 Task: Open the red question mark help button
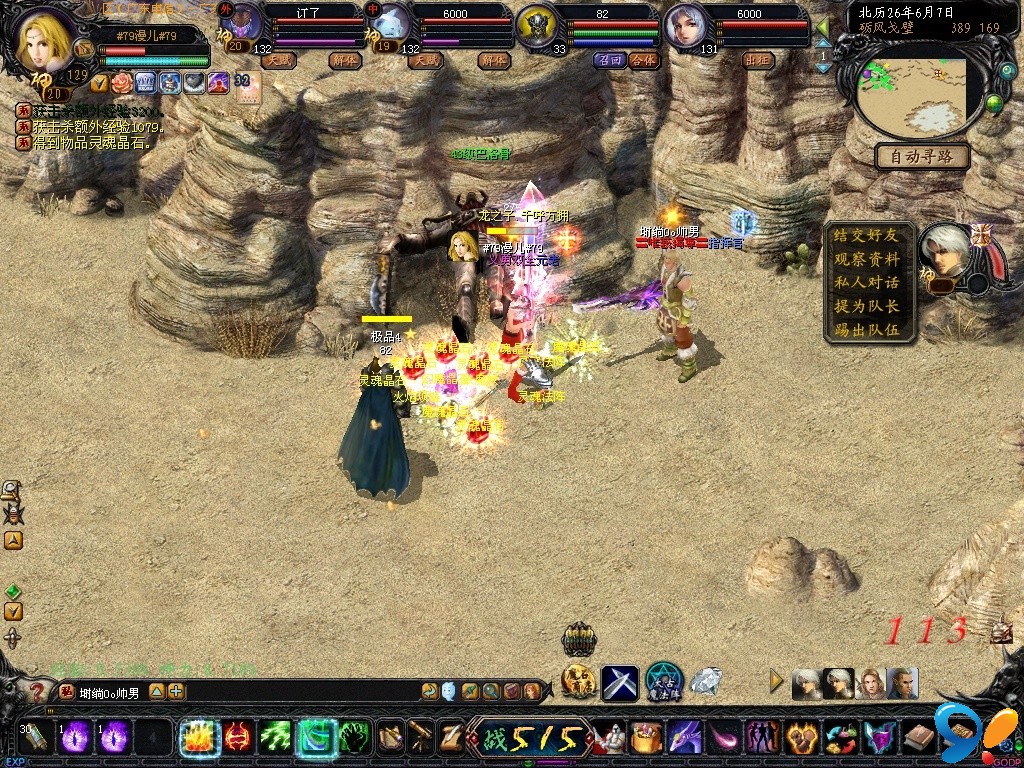tap(36, 691)
